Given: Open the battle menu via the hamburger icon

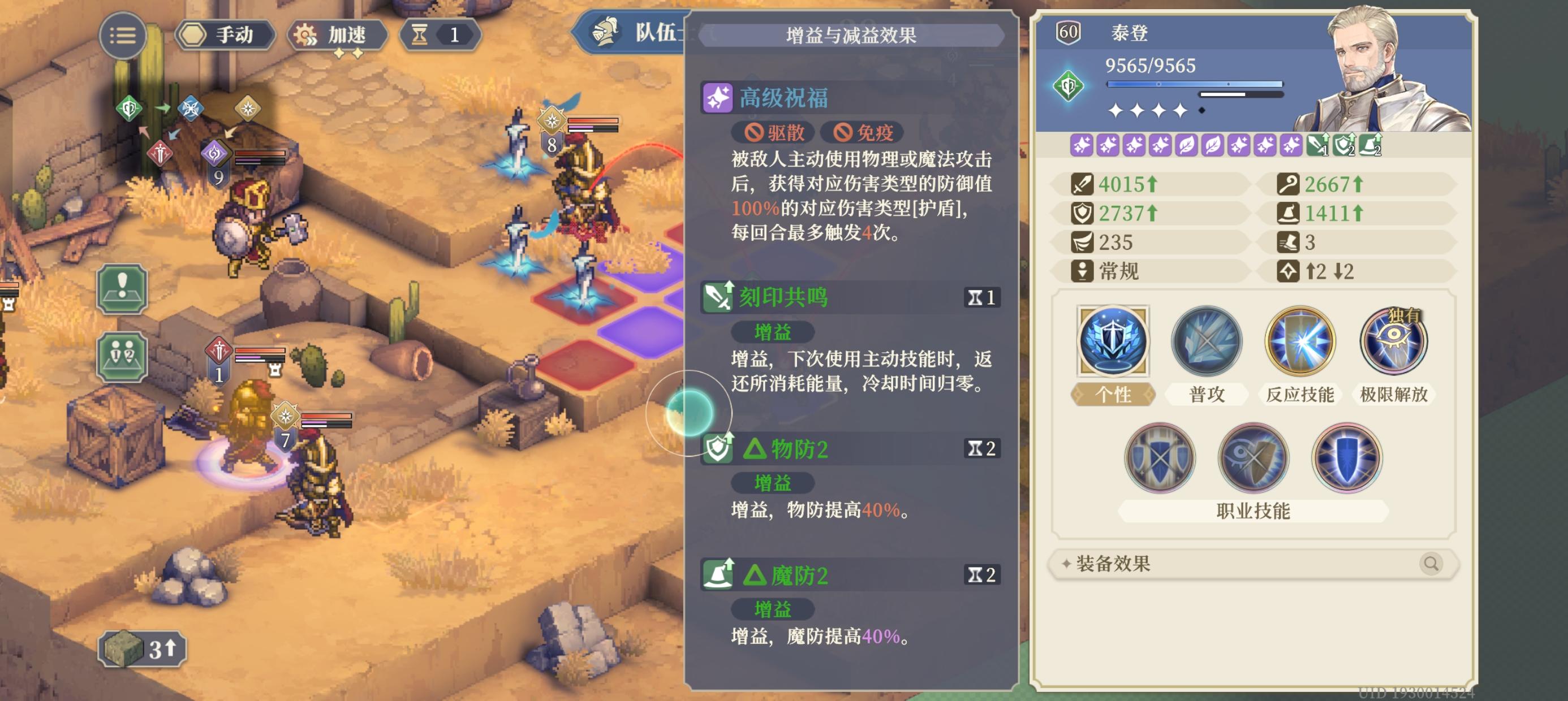Looking at the screenshot, I should 123,35.
